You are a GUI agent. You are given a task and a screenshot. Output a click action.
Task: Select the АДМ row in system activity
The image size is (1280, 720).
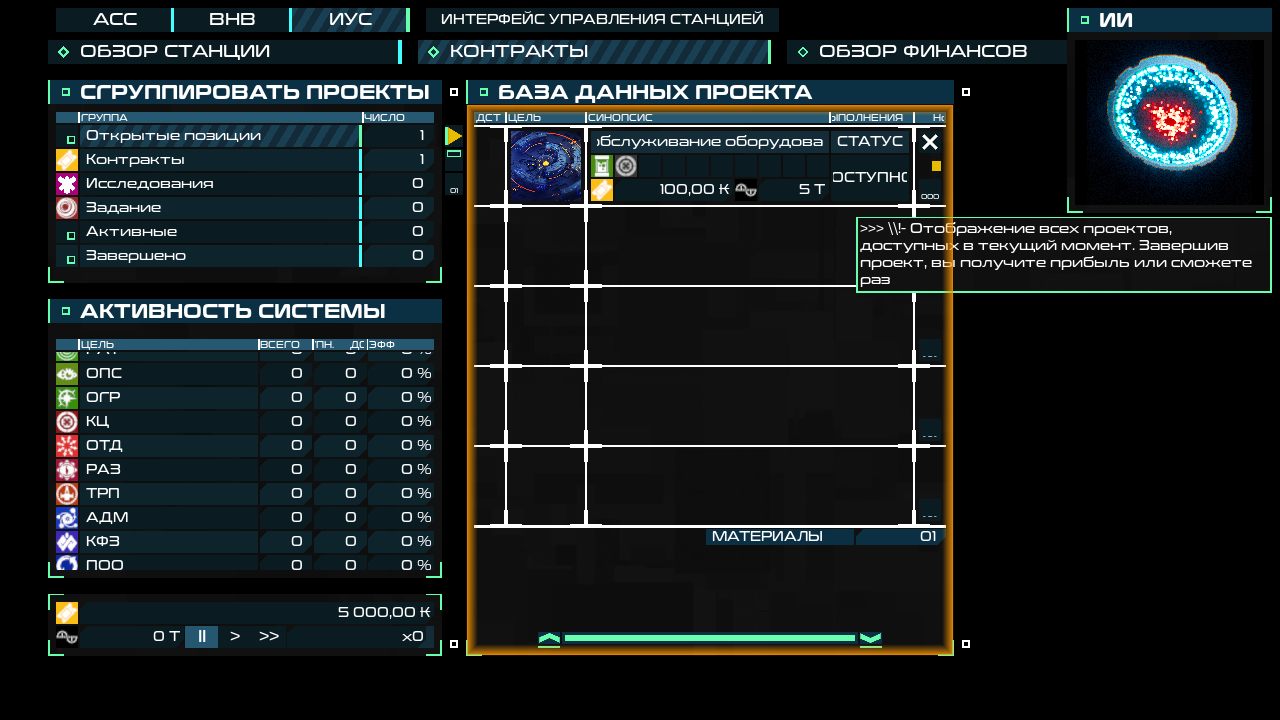pyautogui.click(x=160, y=517)
